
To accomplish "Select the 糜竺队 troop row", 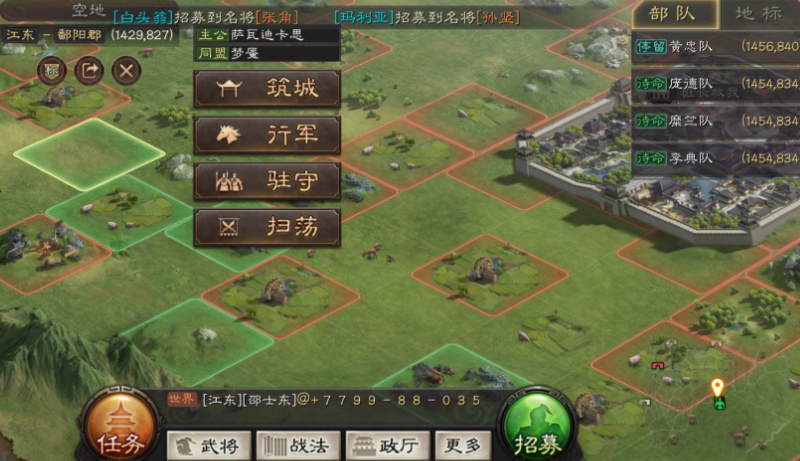I will point(717,121).
